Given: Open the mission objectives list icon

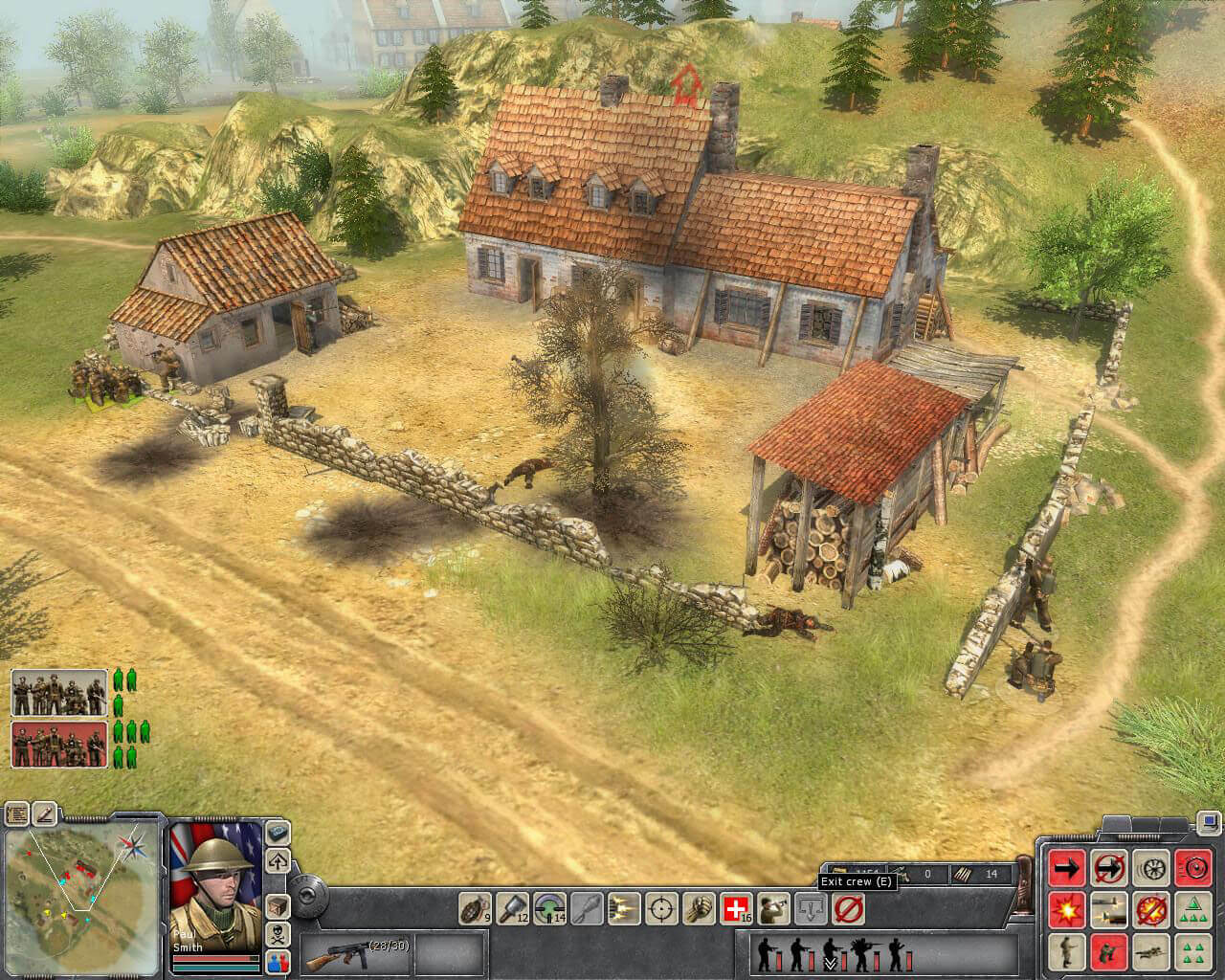Looking at the screenshot, I should coord(17,814).
